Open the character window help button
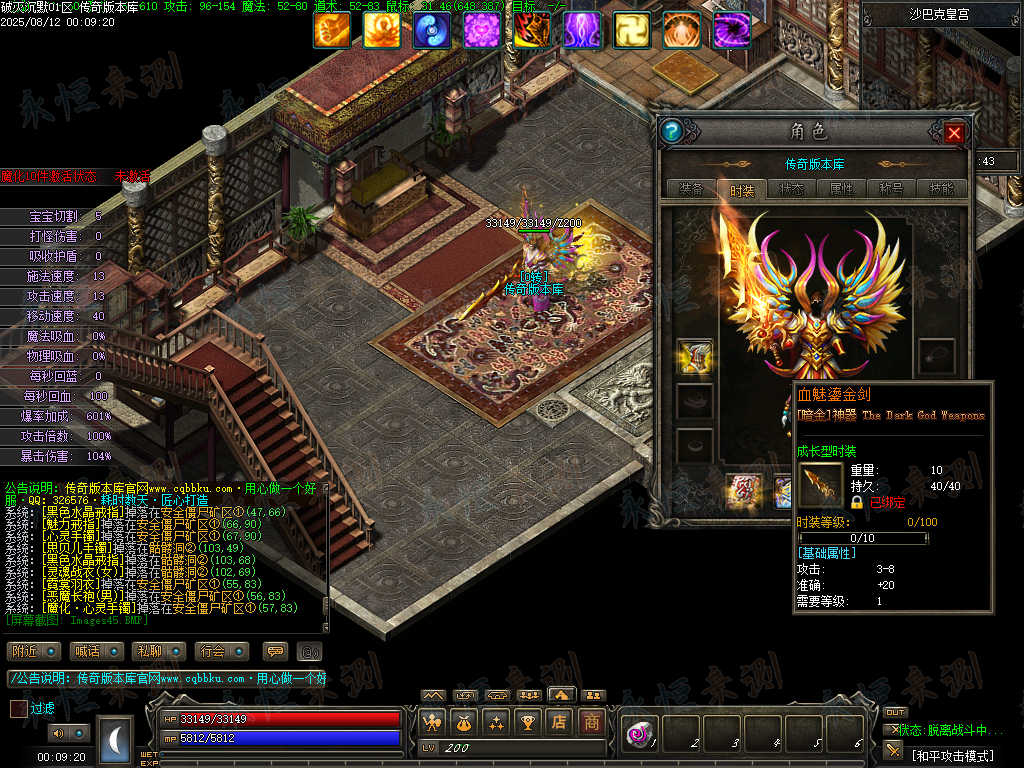Image resolution: width=1024 pixels, height=768 pixels. pyautogui.click(x=672, y=131)
